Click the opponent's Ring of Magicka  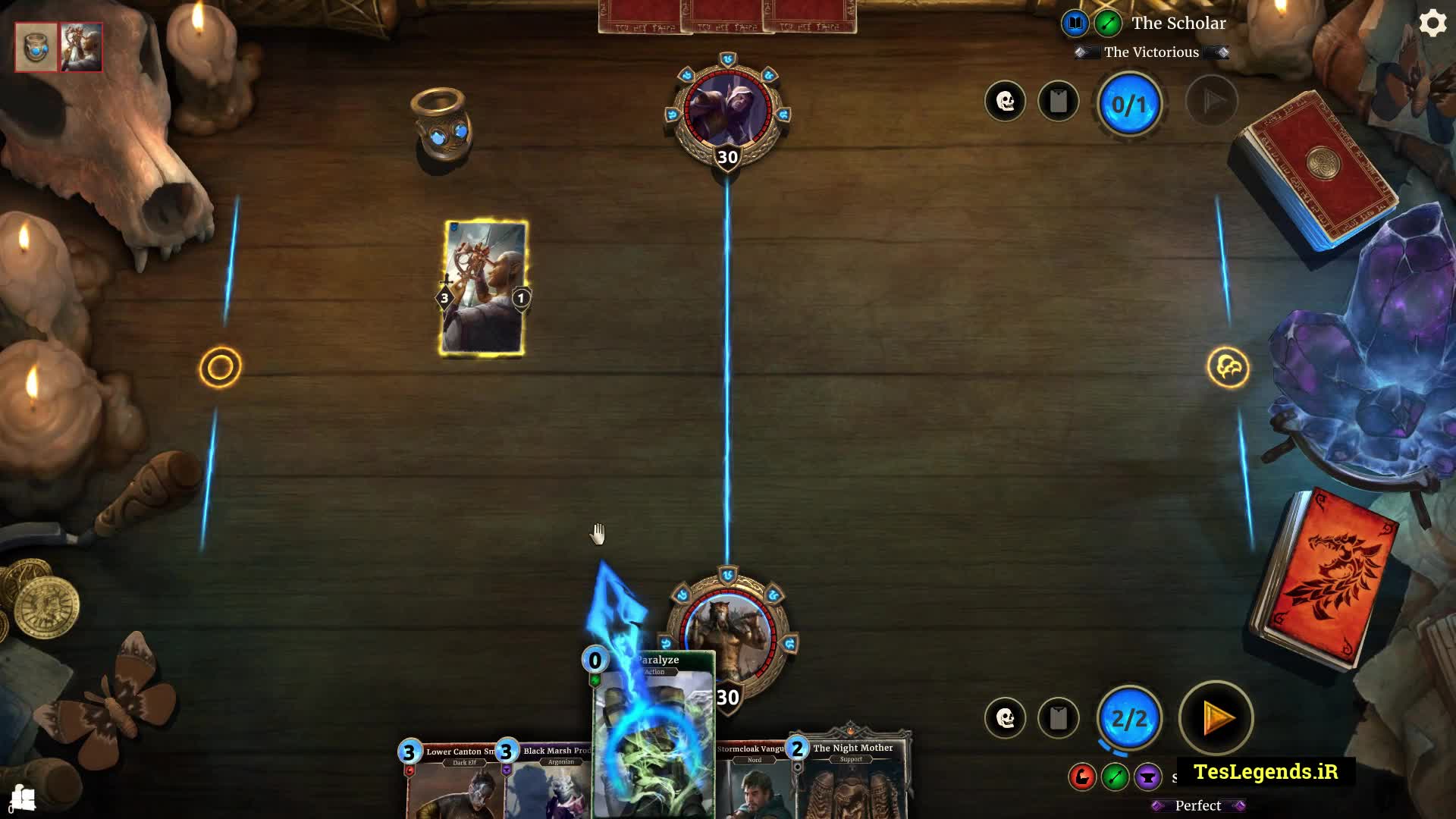[442, 125]
